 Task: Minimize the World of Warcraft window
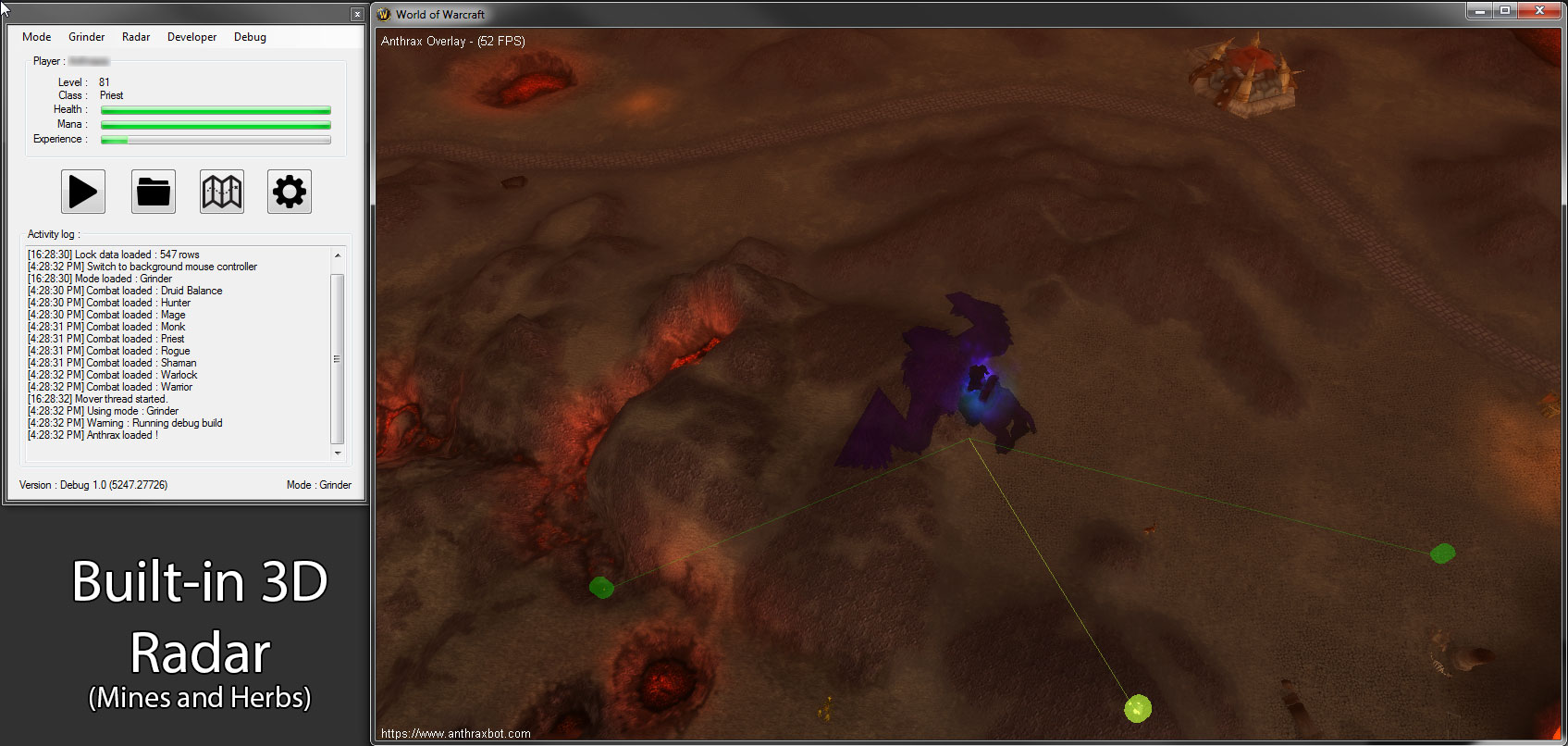pyautogui.click(x=1480, y=10)
